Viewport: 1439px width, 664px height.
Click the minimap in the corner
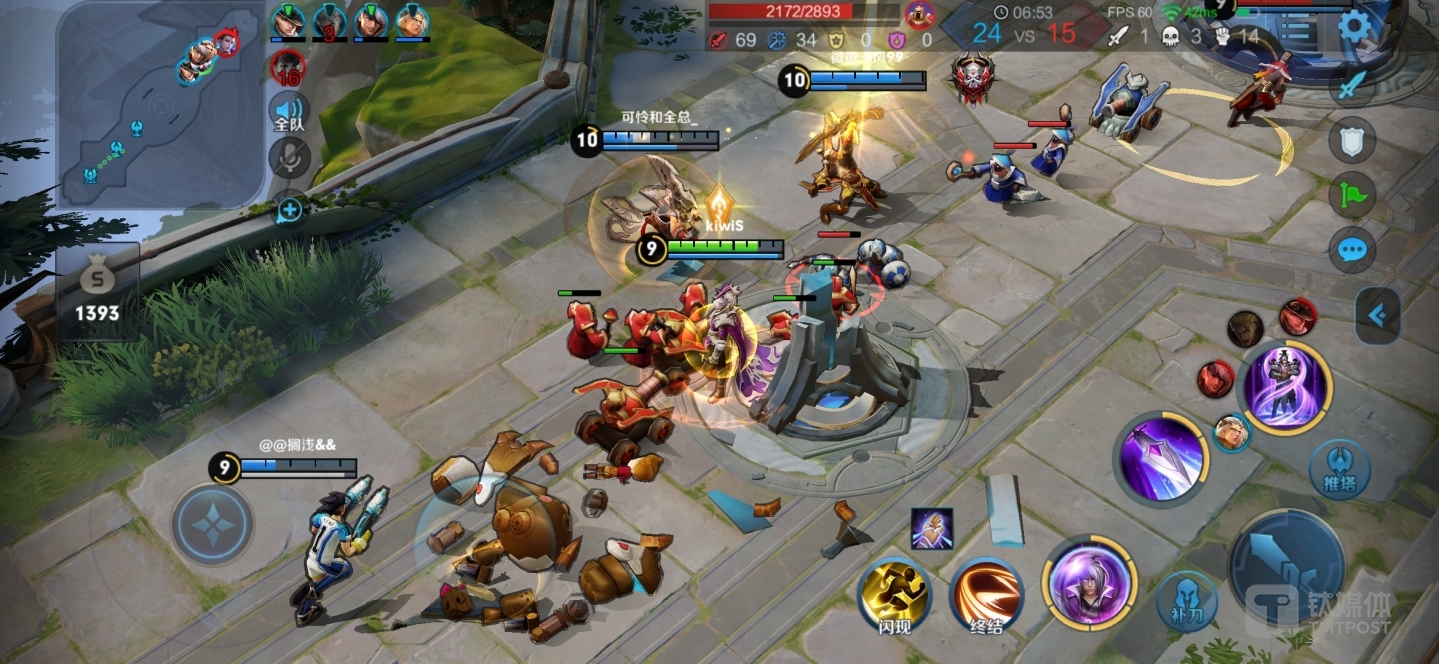pyautogui.click(x=160, y=103)
